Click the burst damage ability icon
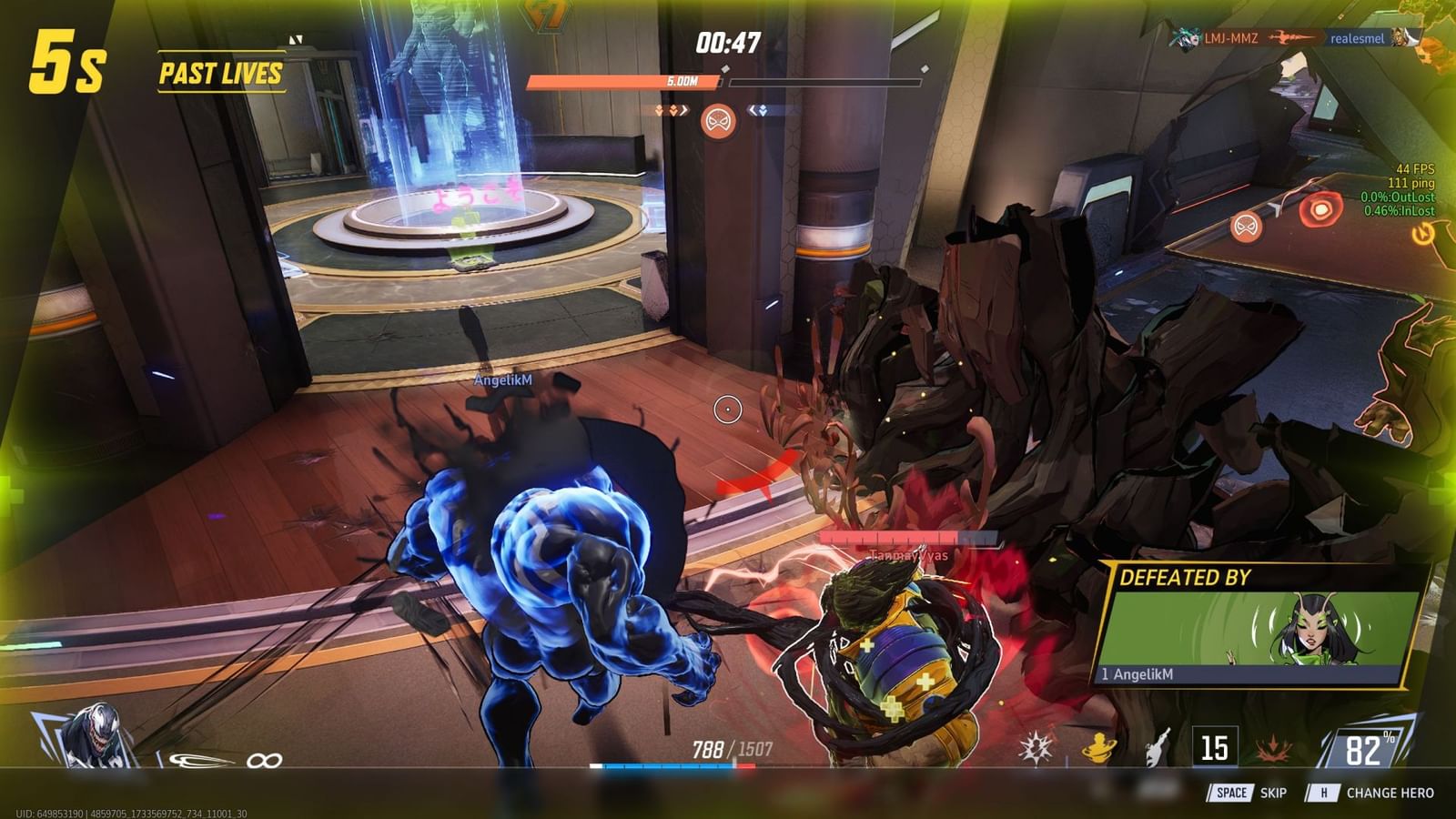Viewport: 1456px width, 819px height. [x=1033, y=744]
